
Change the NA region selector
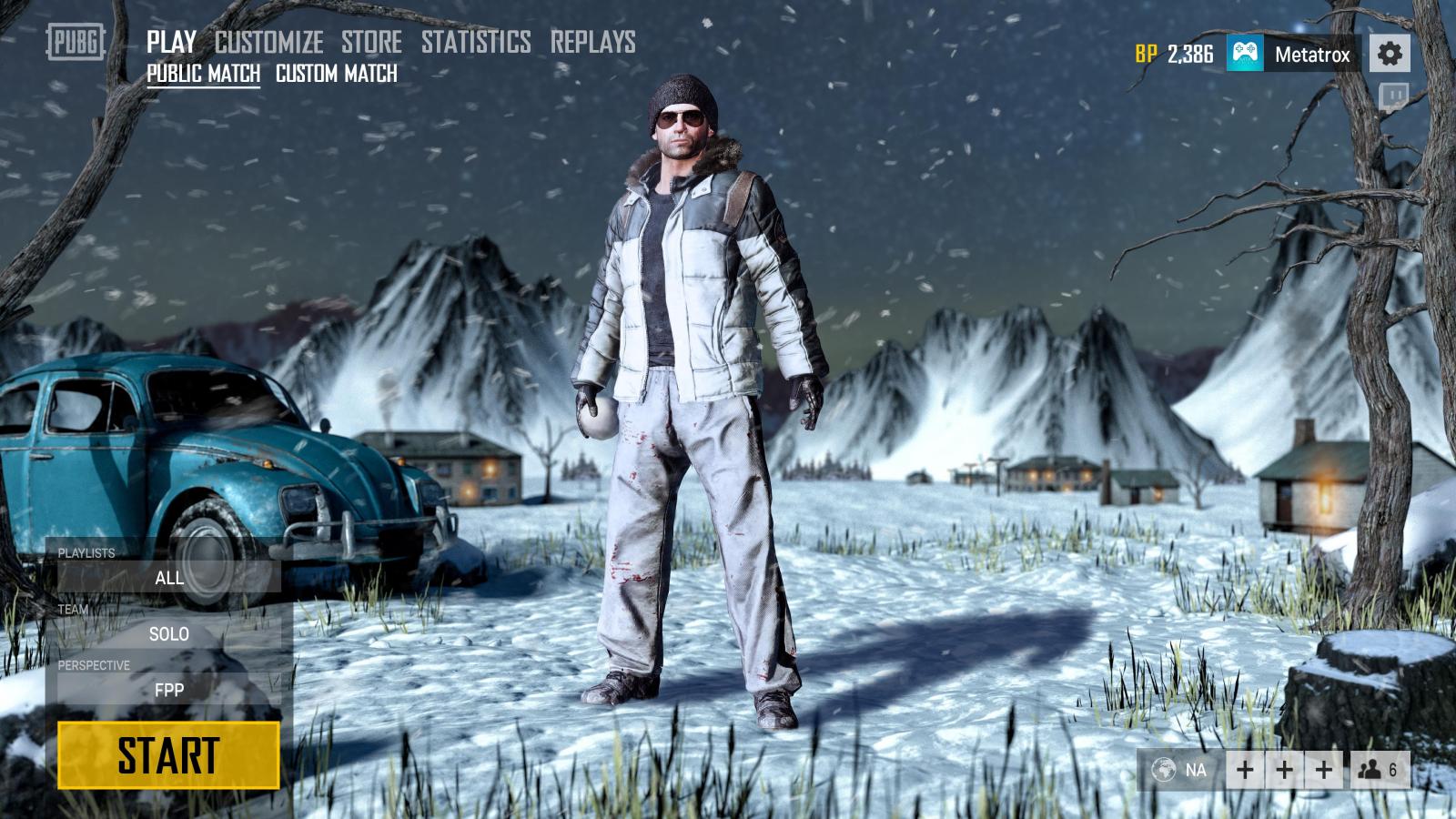1180,770
